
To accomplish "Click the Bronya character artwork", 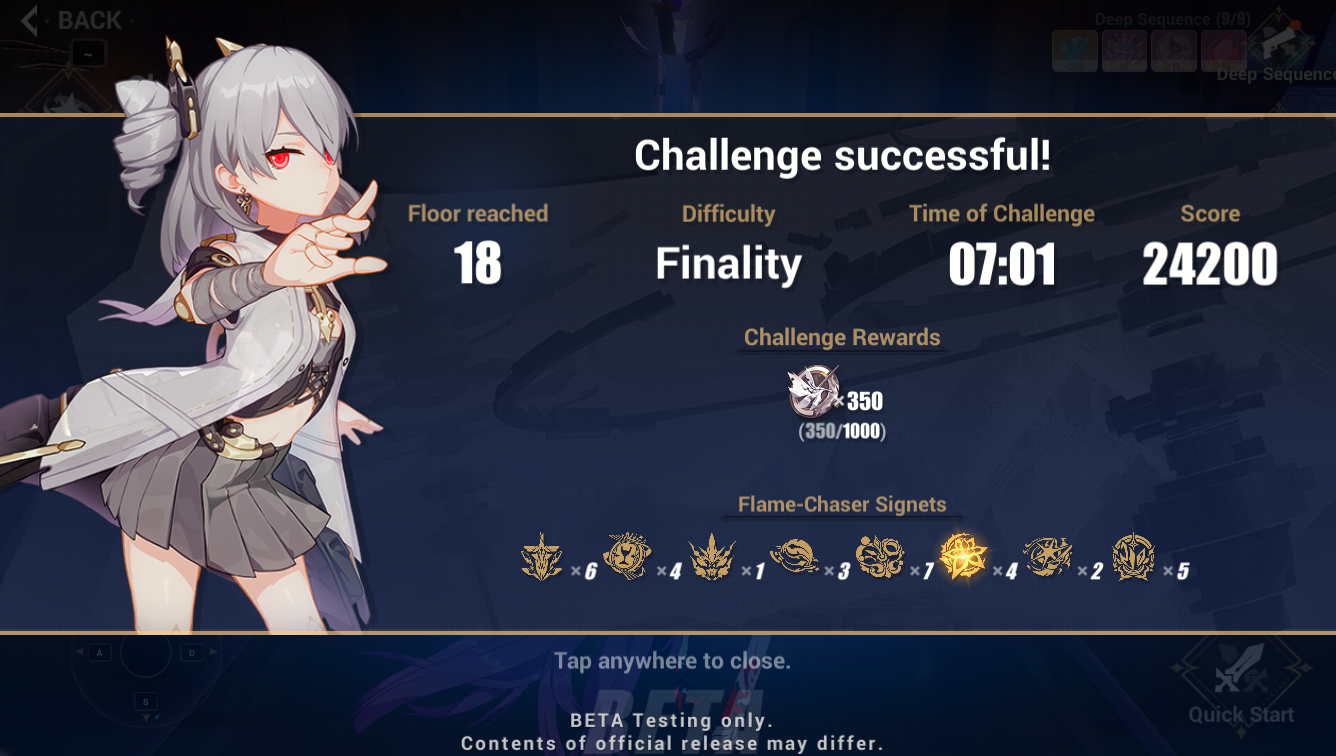I will coord(220,350).
